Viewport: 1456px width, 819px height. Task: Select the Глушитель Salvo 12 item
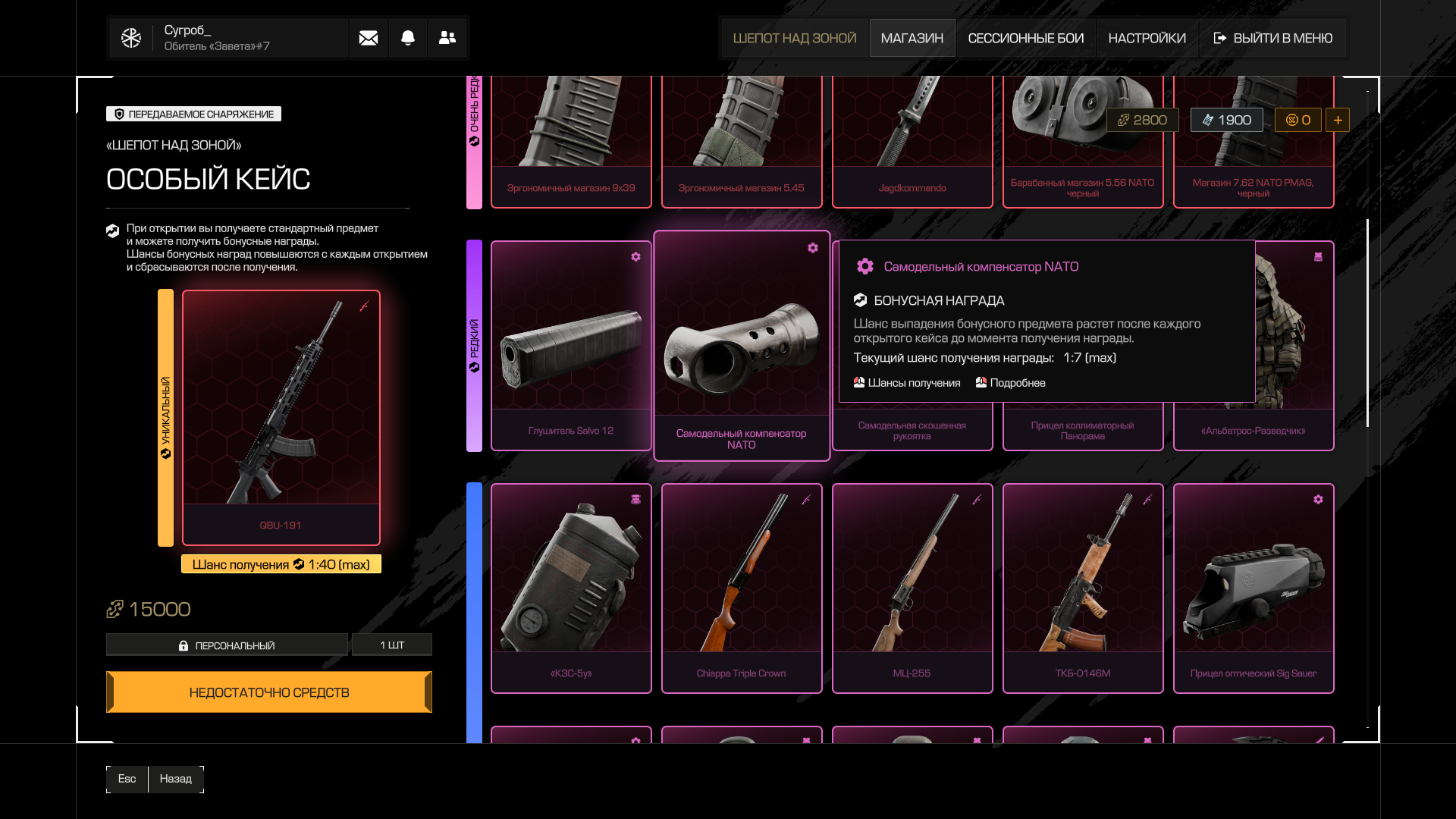tap(571, 345)
